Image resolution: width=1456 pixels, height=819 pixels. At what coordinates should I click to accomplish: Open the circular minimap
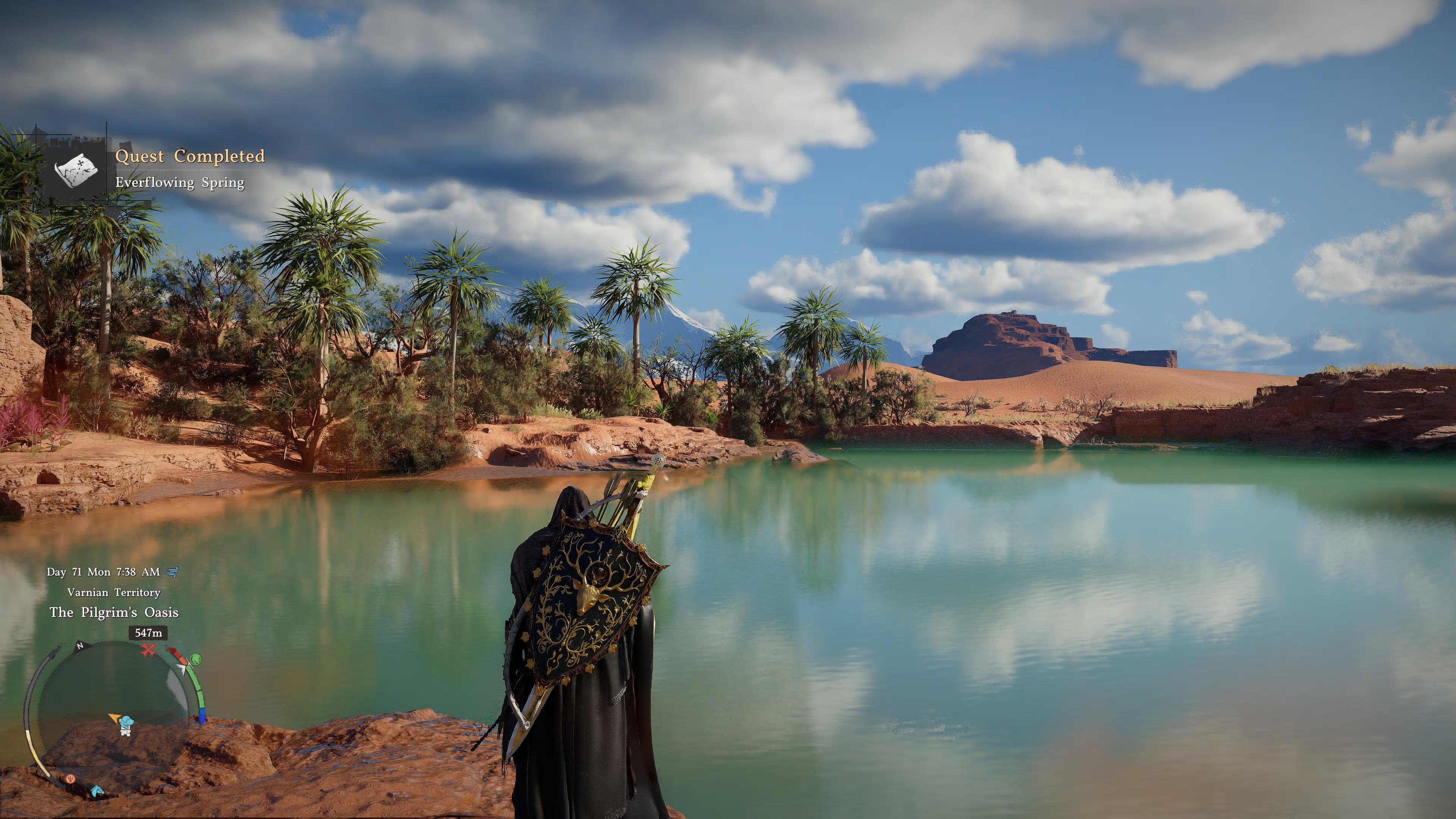[x=113, y=712]
